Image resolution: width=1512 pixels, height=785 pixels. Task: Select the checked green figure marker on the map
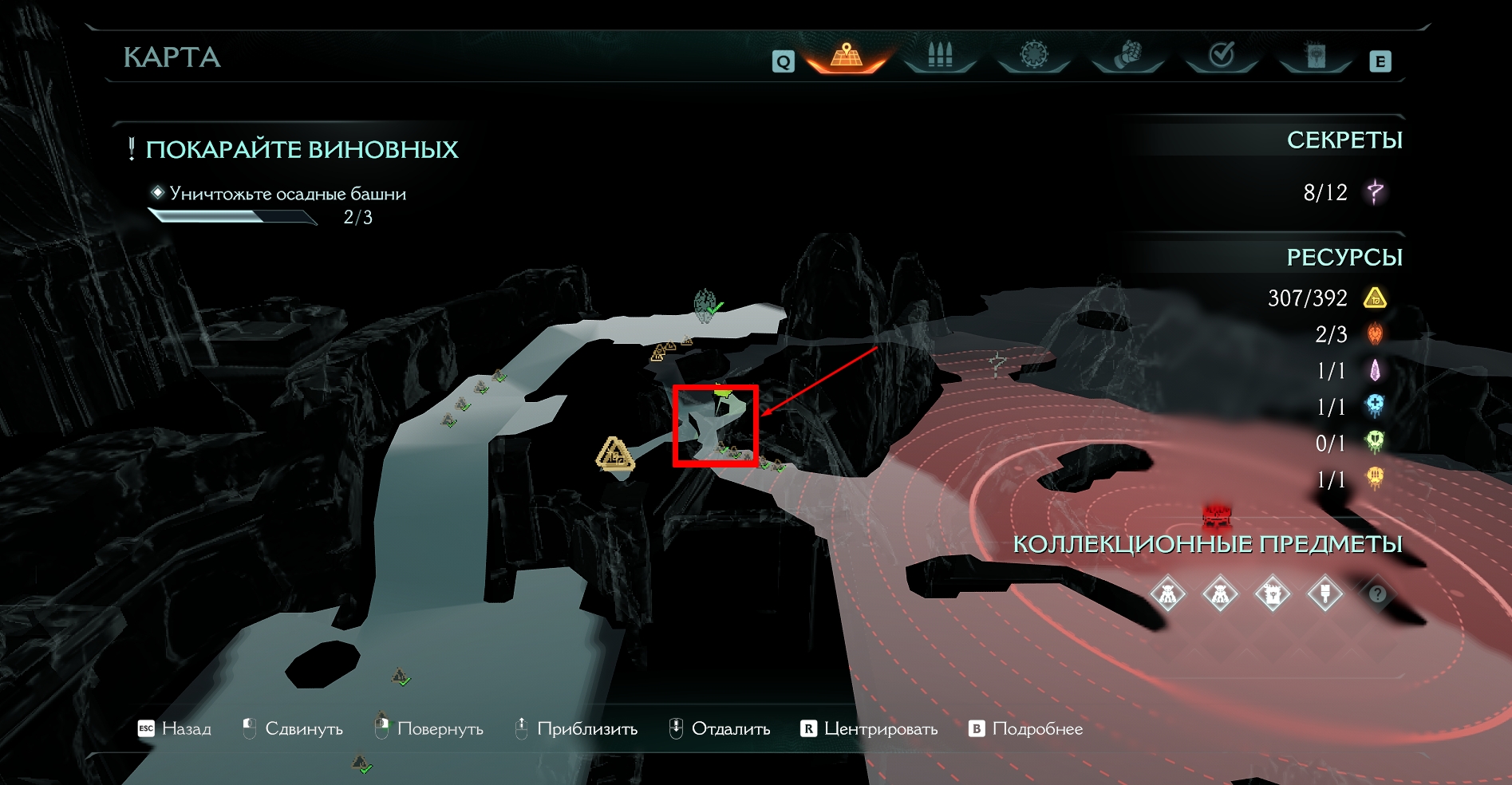pyautogui.click(x=706, y=305)
